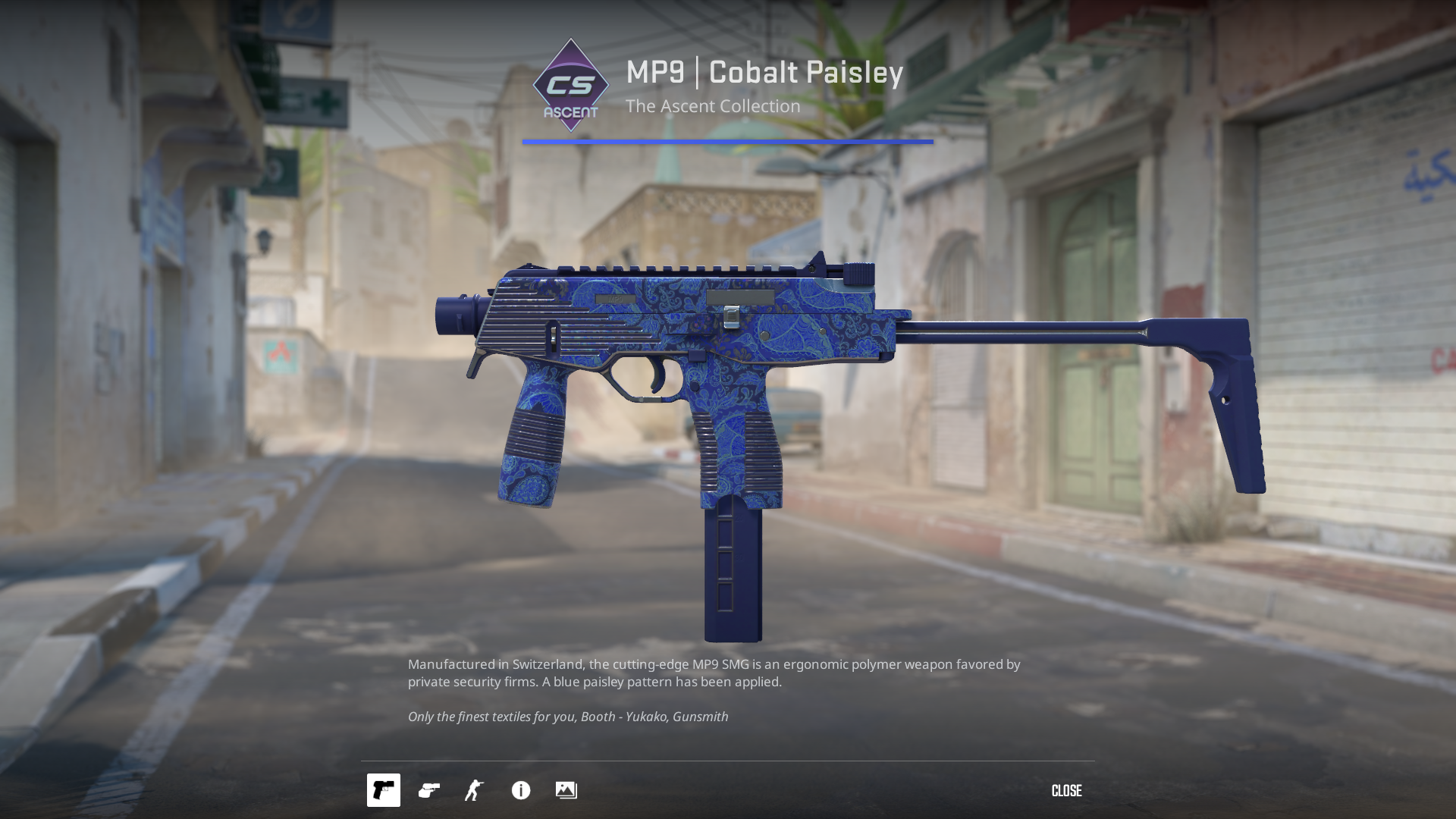The image size is (1456, 819).
Task: Select the weapon inspect view icon
Action: [384, 790]
